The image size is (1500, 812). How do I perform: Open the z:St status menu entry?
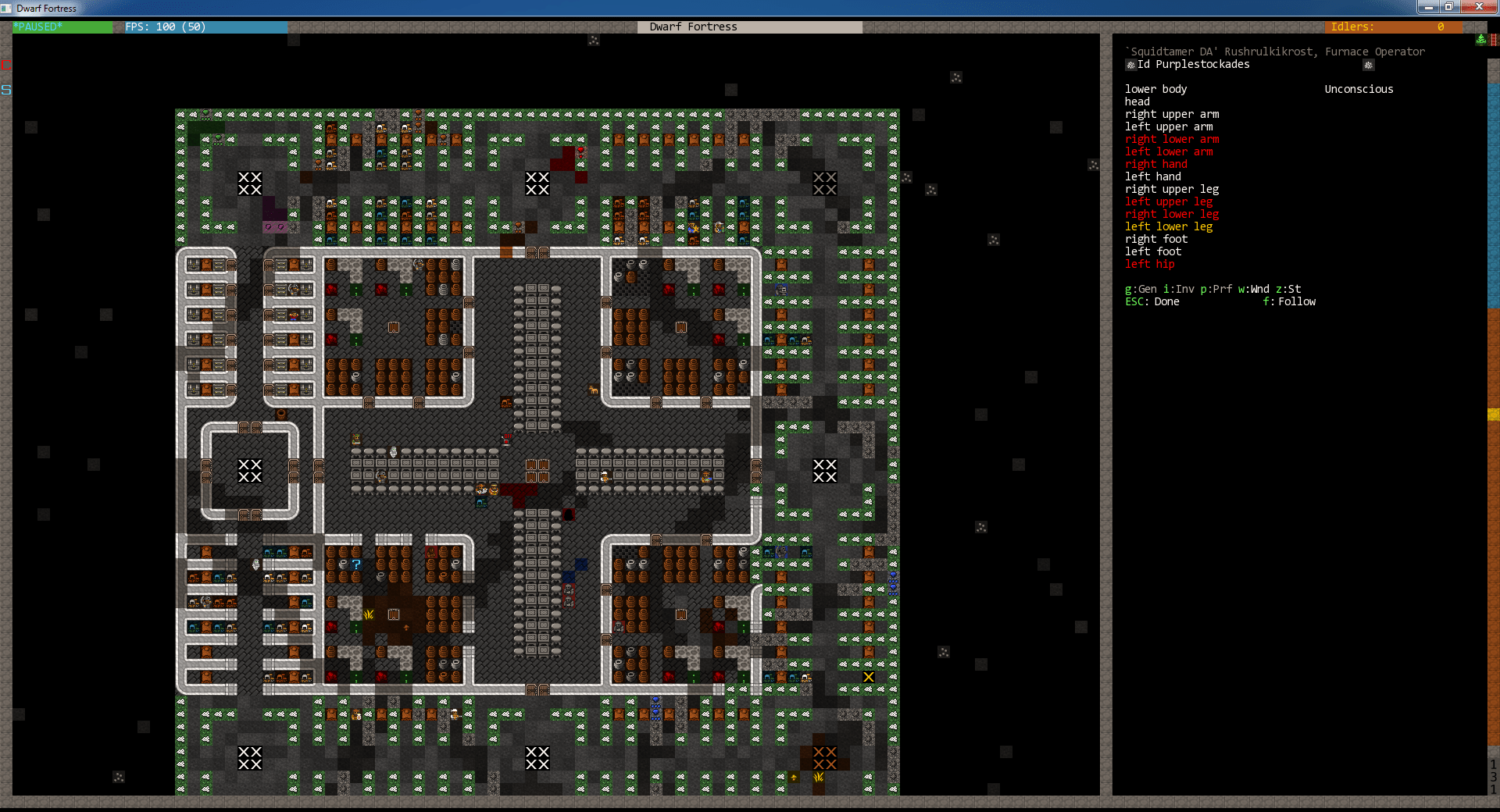pos(1287,289)
